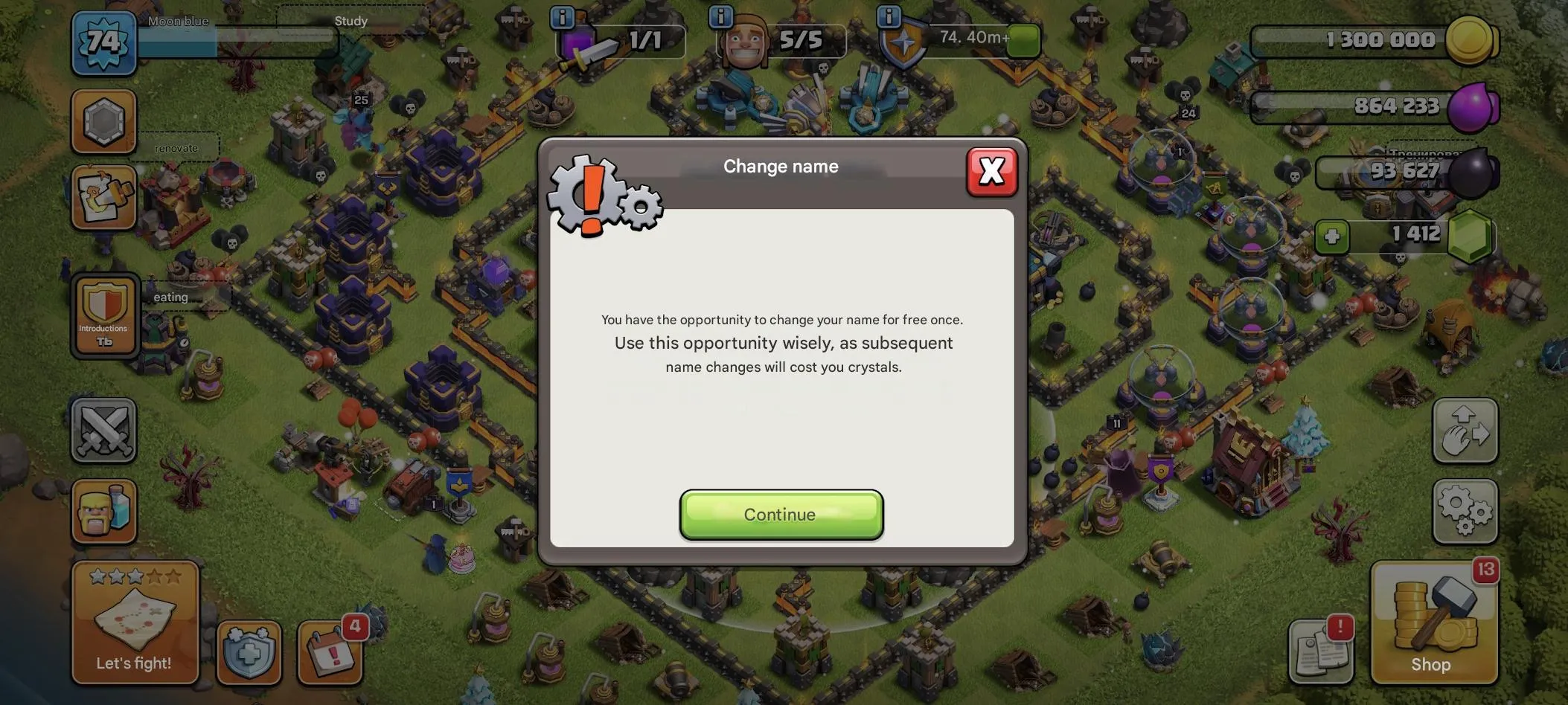Expand the 'renovate' label bubble
The width and height of the screenshot is (1568, 705).
[176, 147]
